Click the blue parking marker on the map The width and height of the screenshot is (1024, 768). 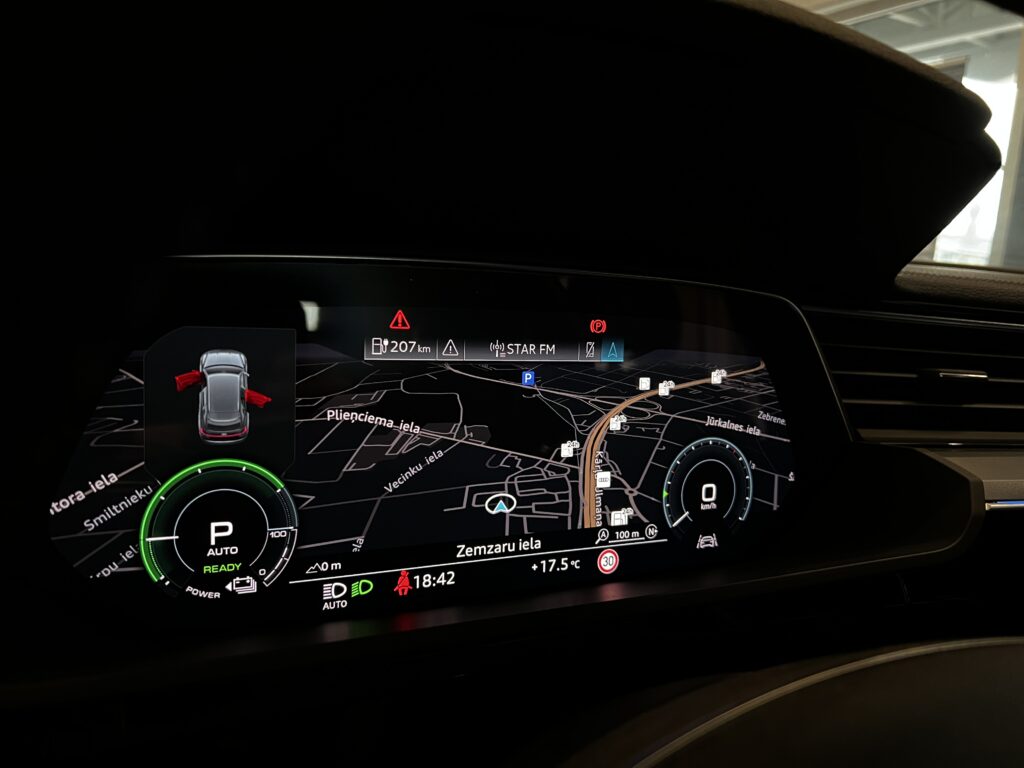point(527,378)
